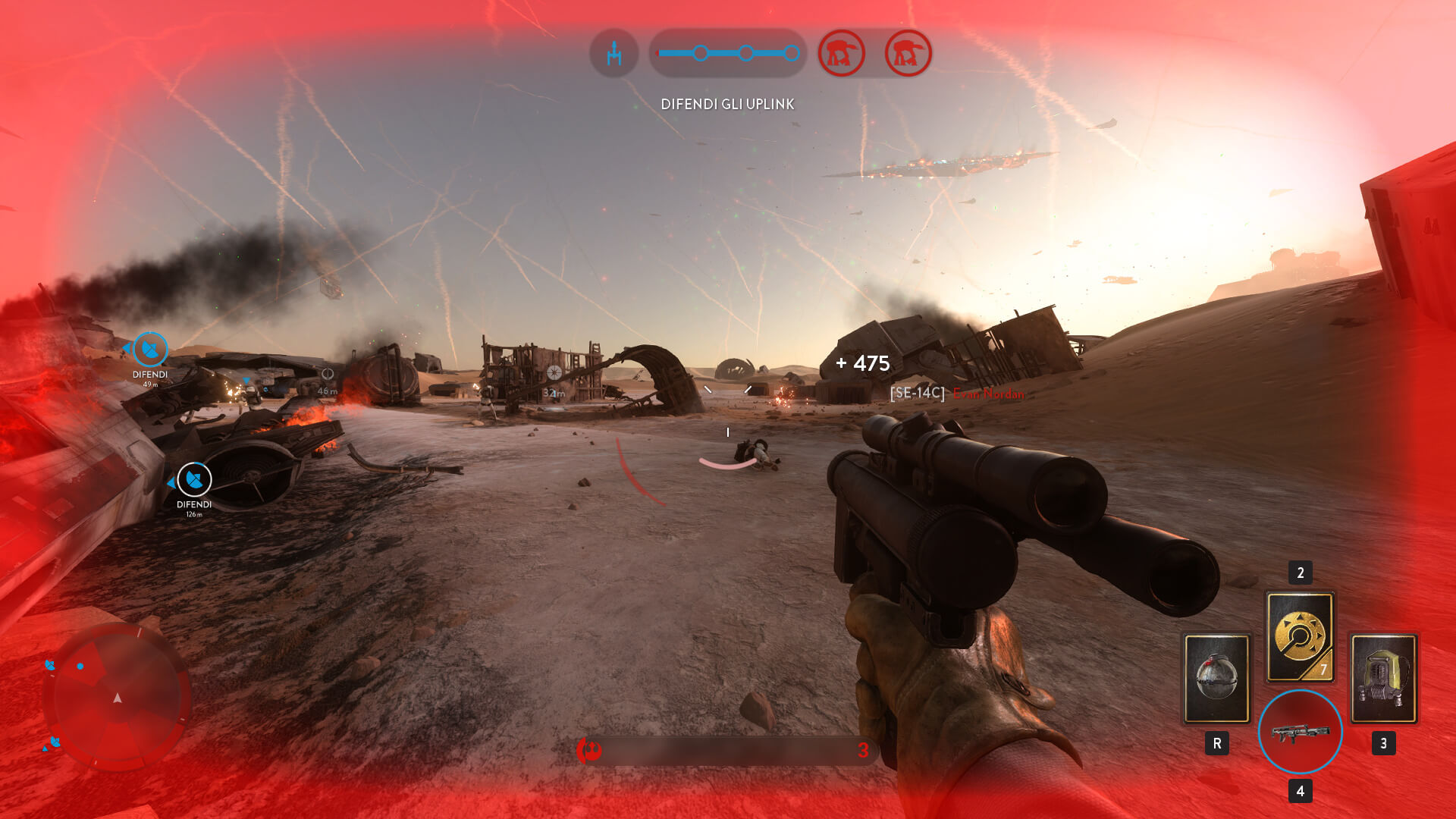The height and width of the screenshot is (819, 1456).
Task: Click the blue Y-wing ship icon at top
Action: [x=614, y=53]
